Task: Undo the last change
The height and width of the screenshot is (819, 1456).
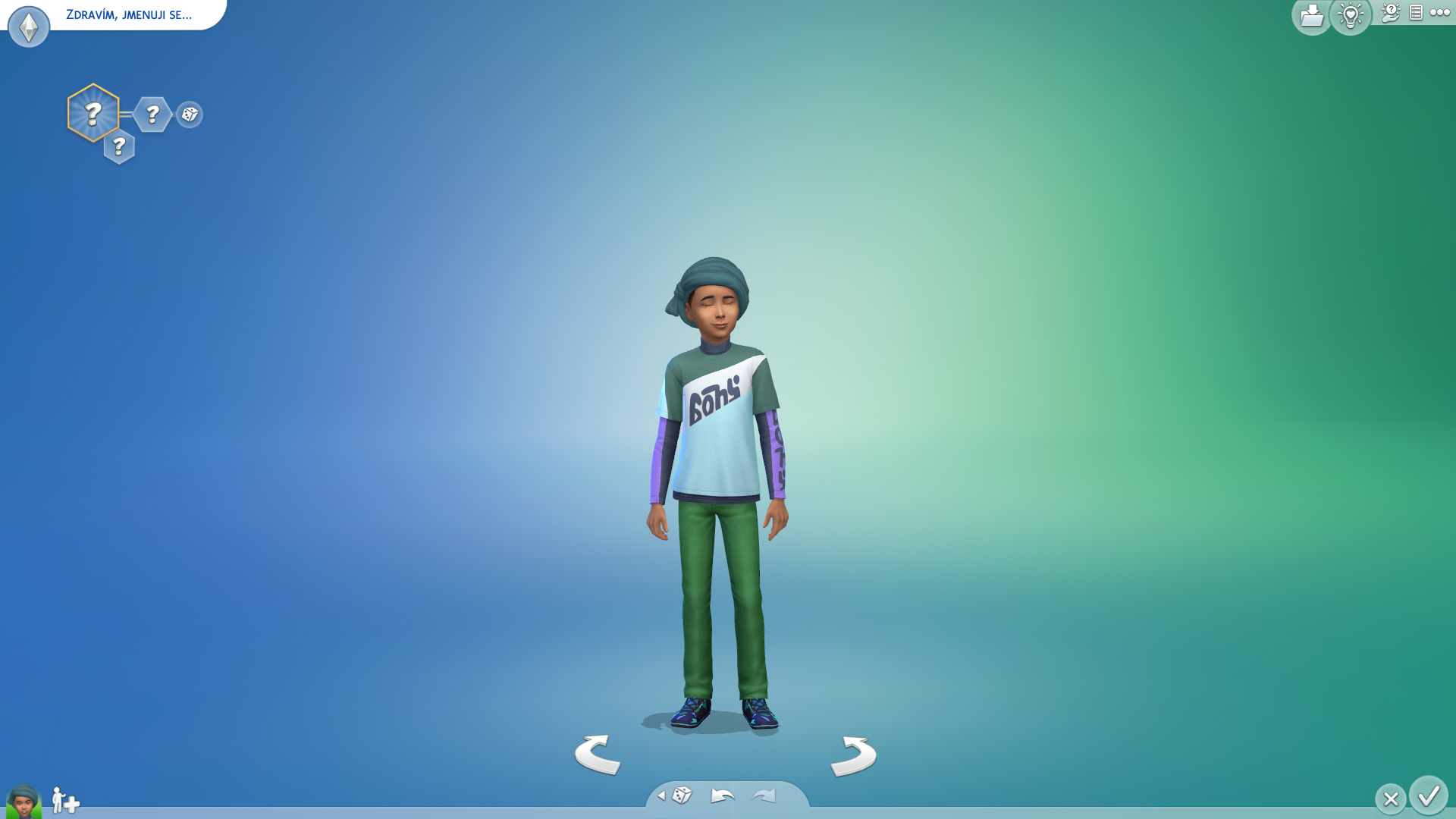Action: (723, 795)
